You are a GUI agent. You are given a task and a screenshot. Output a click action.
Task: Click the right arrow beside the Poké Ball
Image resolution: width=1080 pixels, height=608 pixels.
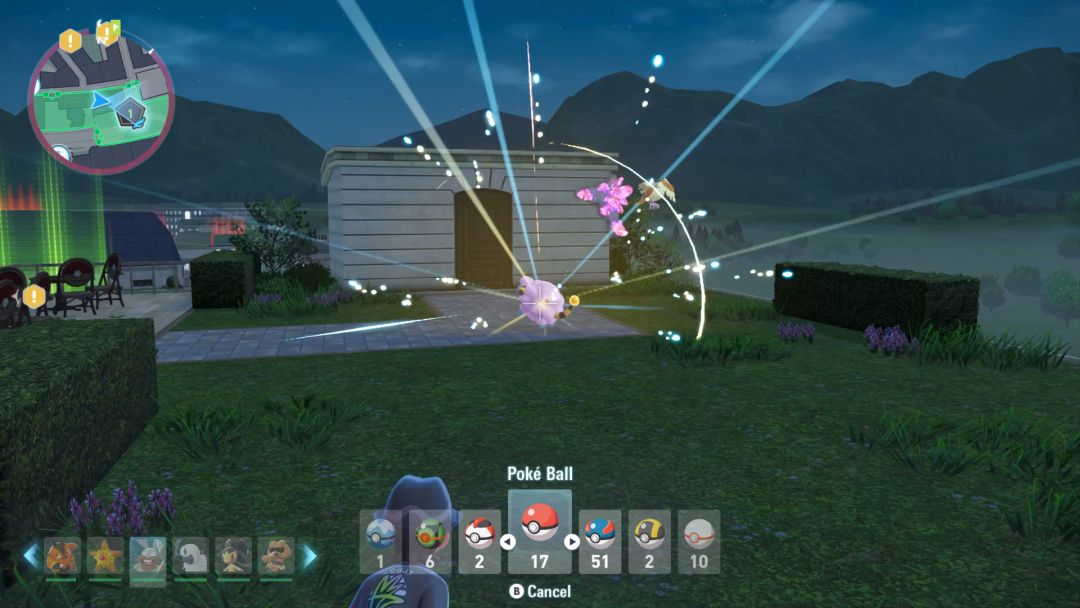(x=573, y=543)
